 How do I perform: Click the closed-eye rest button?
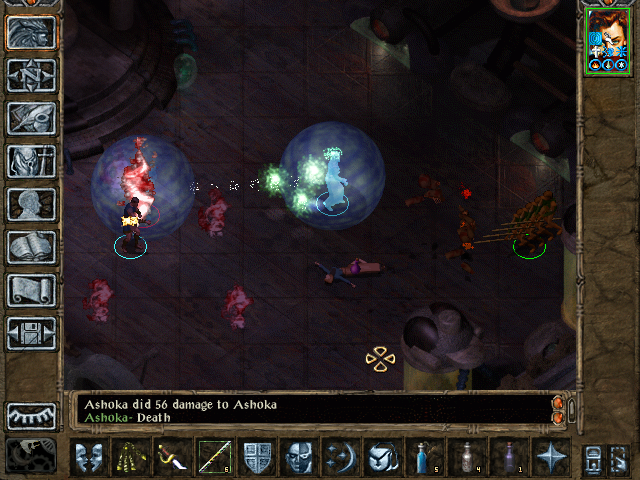(31, 416)
